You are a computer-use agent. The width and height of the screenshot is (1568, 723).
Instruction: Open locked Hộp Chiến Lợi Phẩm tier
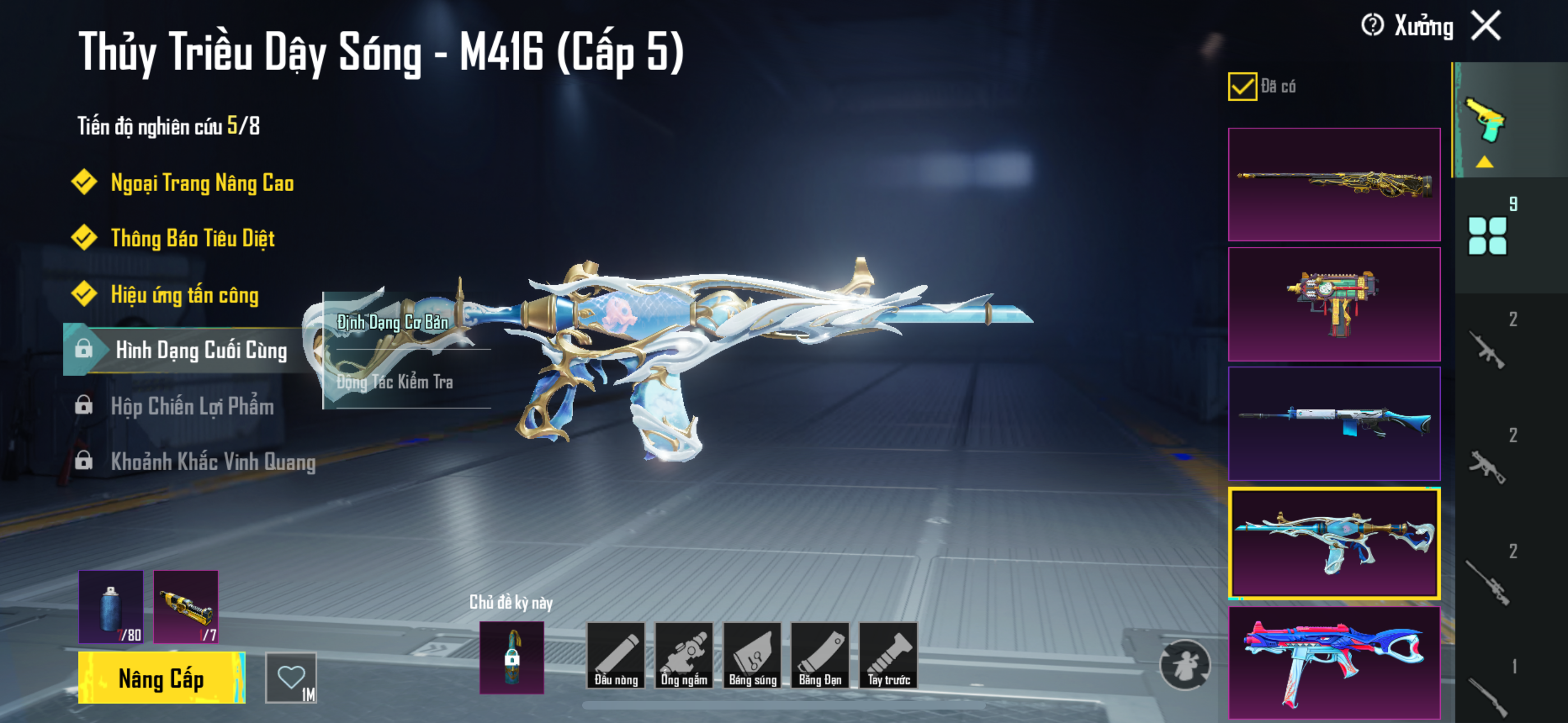coord(192,406)
